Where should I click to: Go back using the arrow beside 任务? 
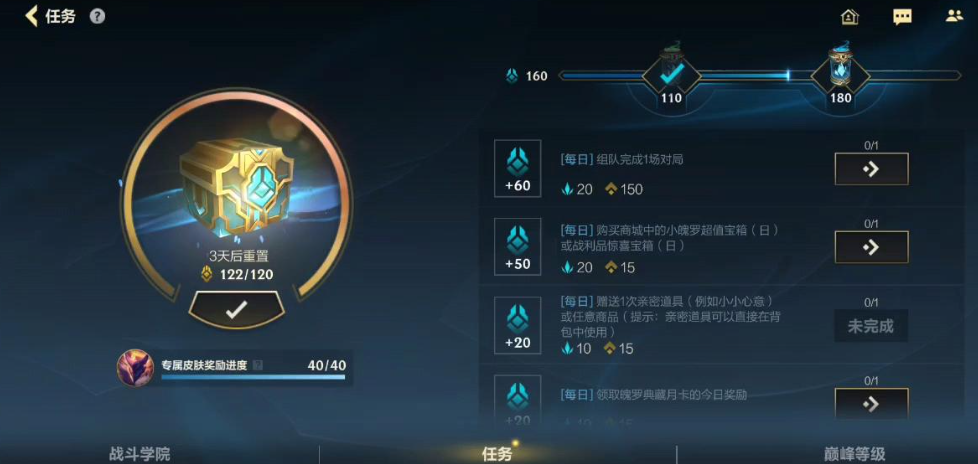pos(31,16)
